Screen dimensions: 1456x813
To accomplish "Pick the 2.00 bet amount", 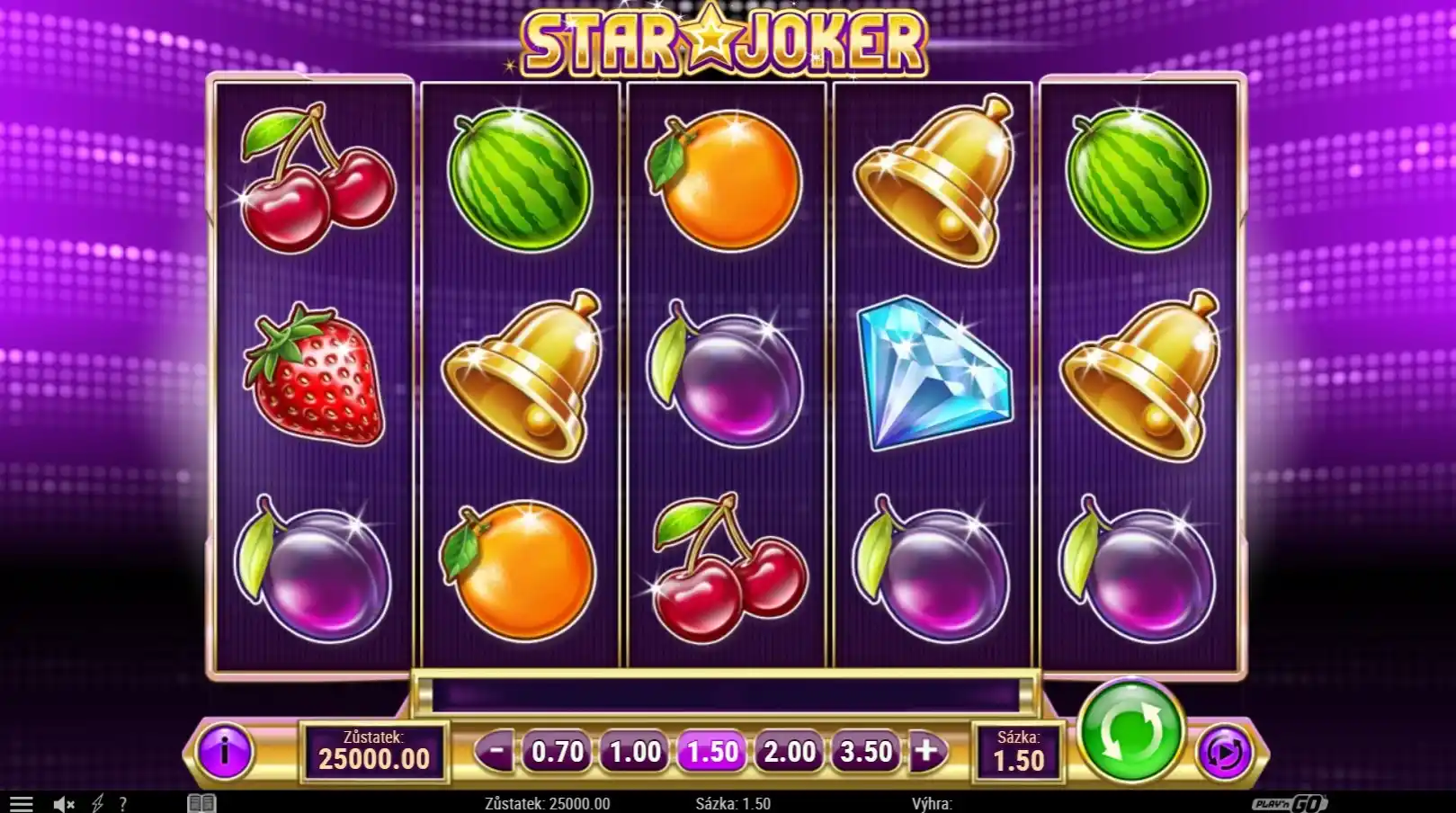I will click(x=790, y=751).
